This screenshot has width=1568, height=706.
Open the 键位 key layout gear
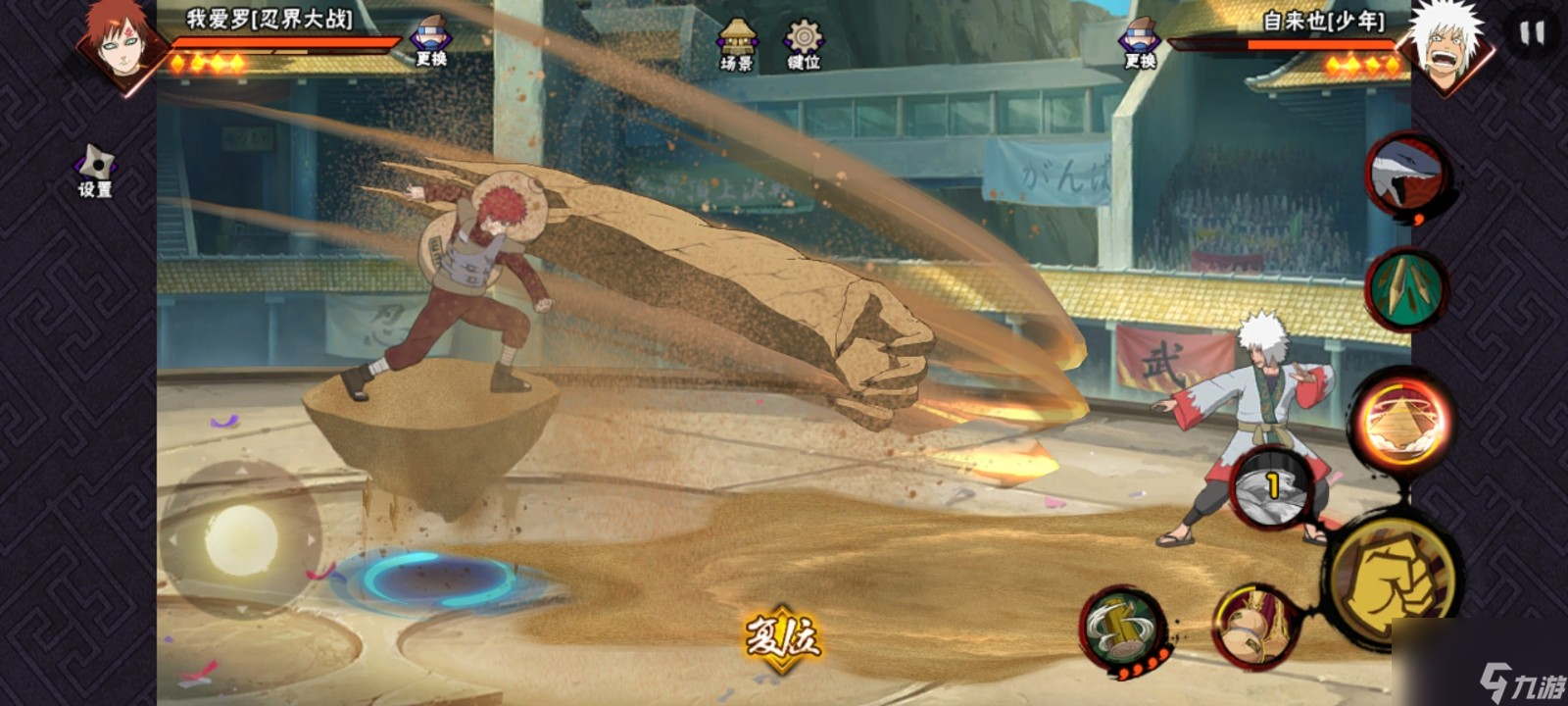pyautogui.click(x=804, y=44)
